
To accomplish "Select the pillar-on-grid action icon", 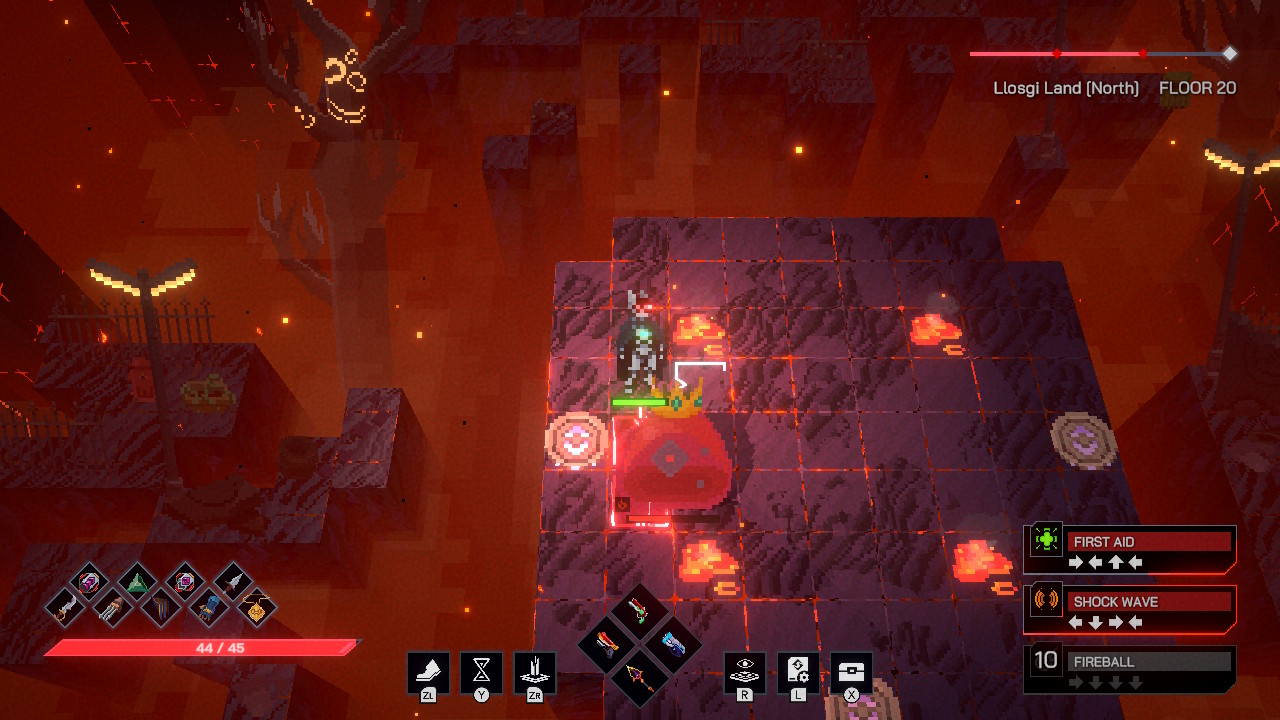I will pyautogui.click(x=534, y=671).
